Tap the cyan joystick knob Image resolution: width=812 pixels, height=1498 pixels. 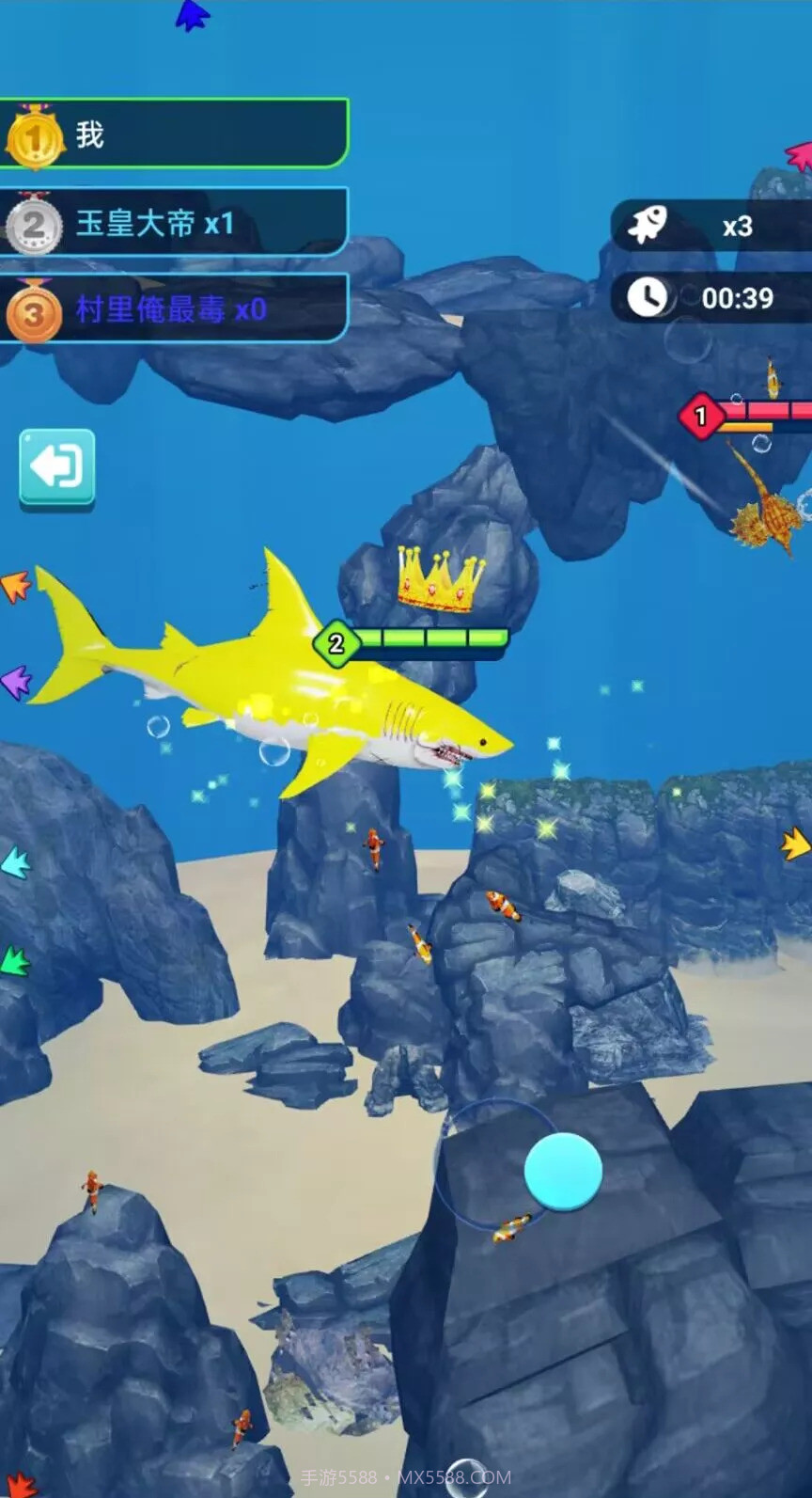point(562,1171)
